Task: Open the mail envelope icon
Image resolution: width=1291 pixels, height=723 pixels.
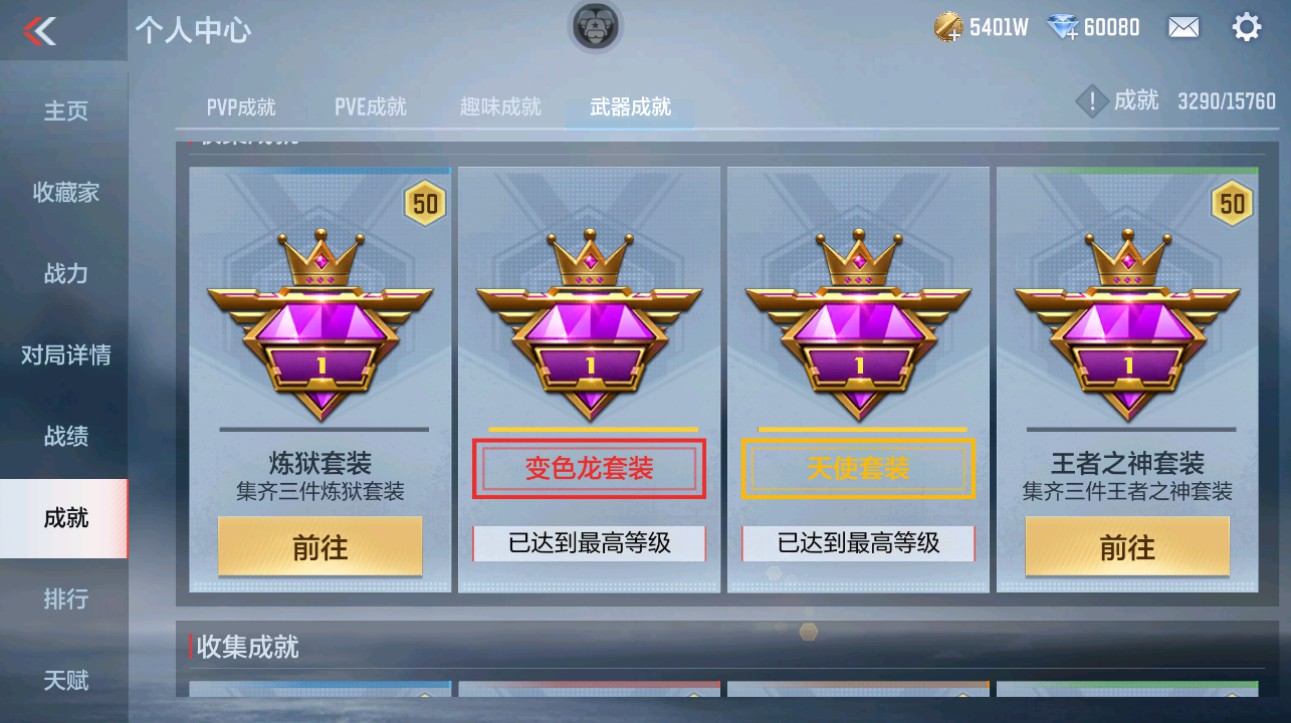Action: [1183, 27]
